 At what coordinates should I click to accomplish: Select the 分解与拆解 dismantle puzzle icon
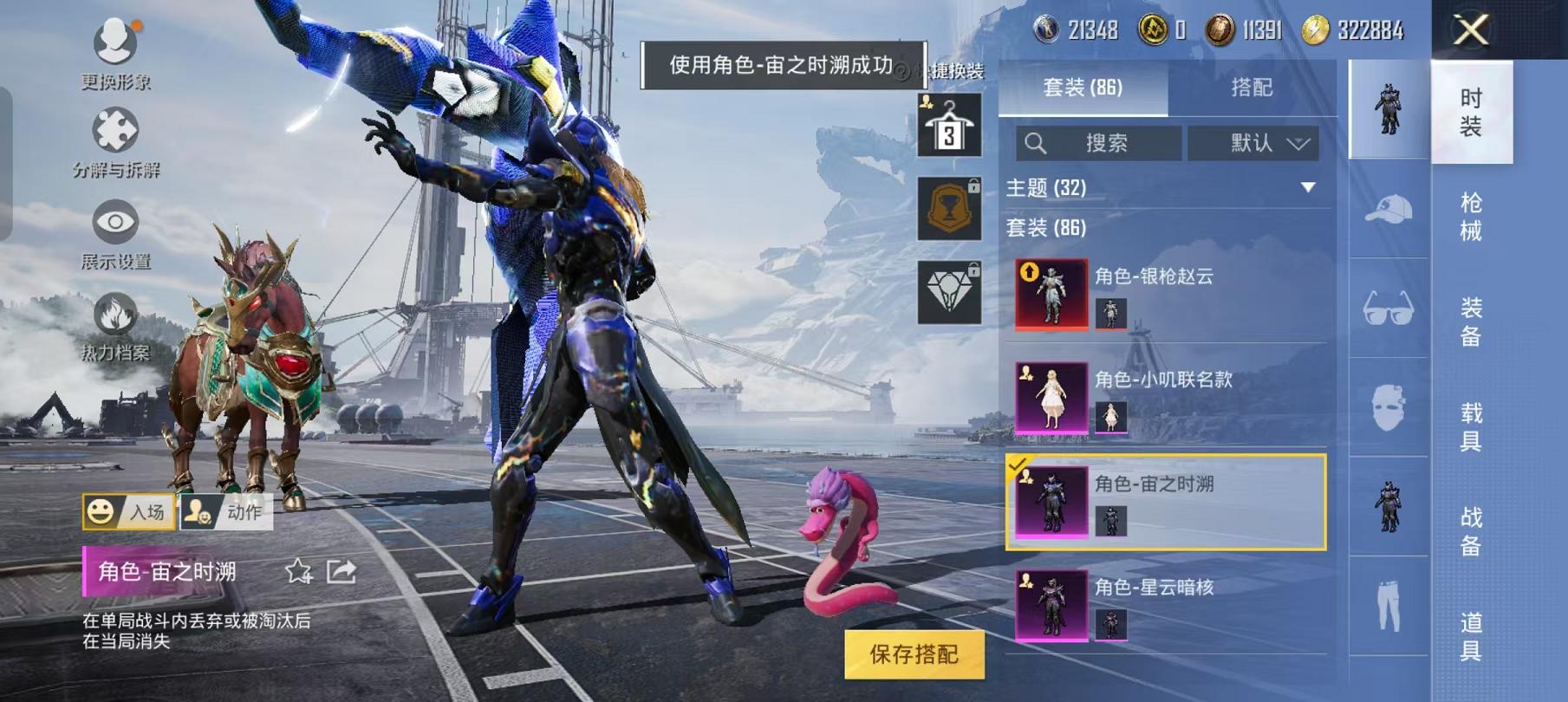point(114,132)
